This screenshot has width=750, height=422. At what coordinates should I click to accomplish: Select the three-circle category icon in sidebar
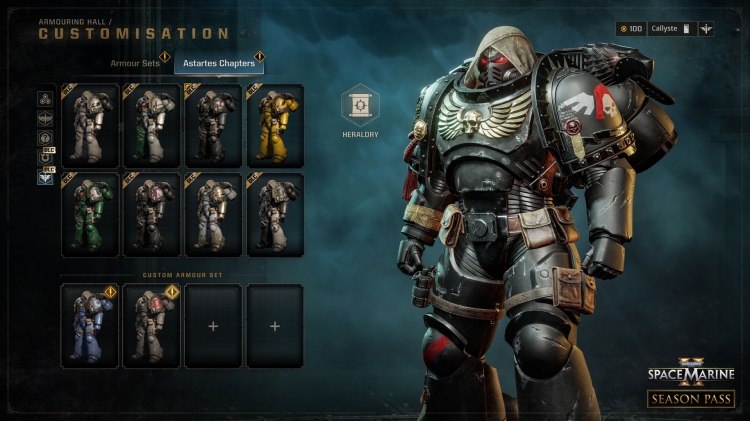[45, 98]
